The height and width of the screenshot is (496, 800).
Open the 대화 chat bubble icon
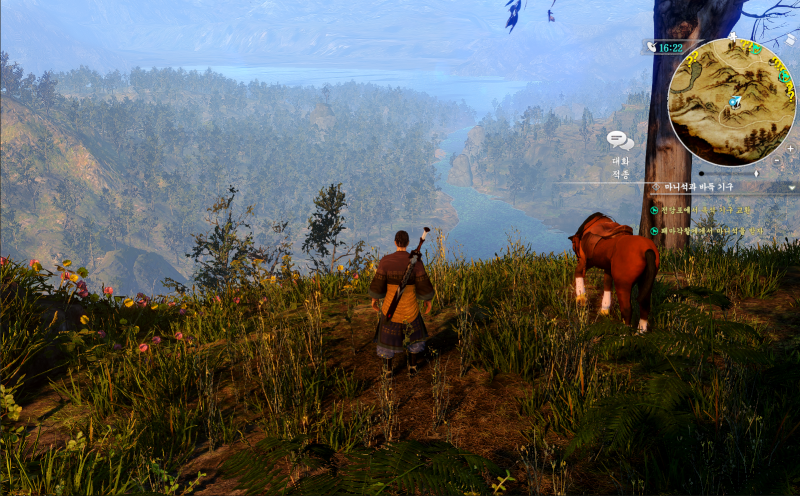pyautogui.click(x=620, y=141)
